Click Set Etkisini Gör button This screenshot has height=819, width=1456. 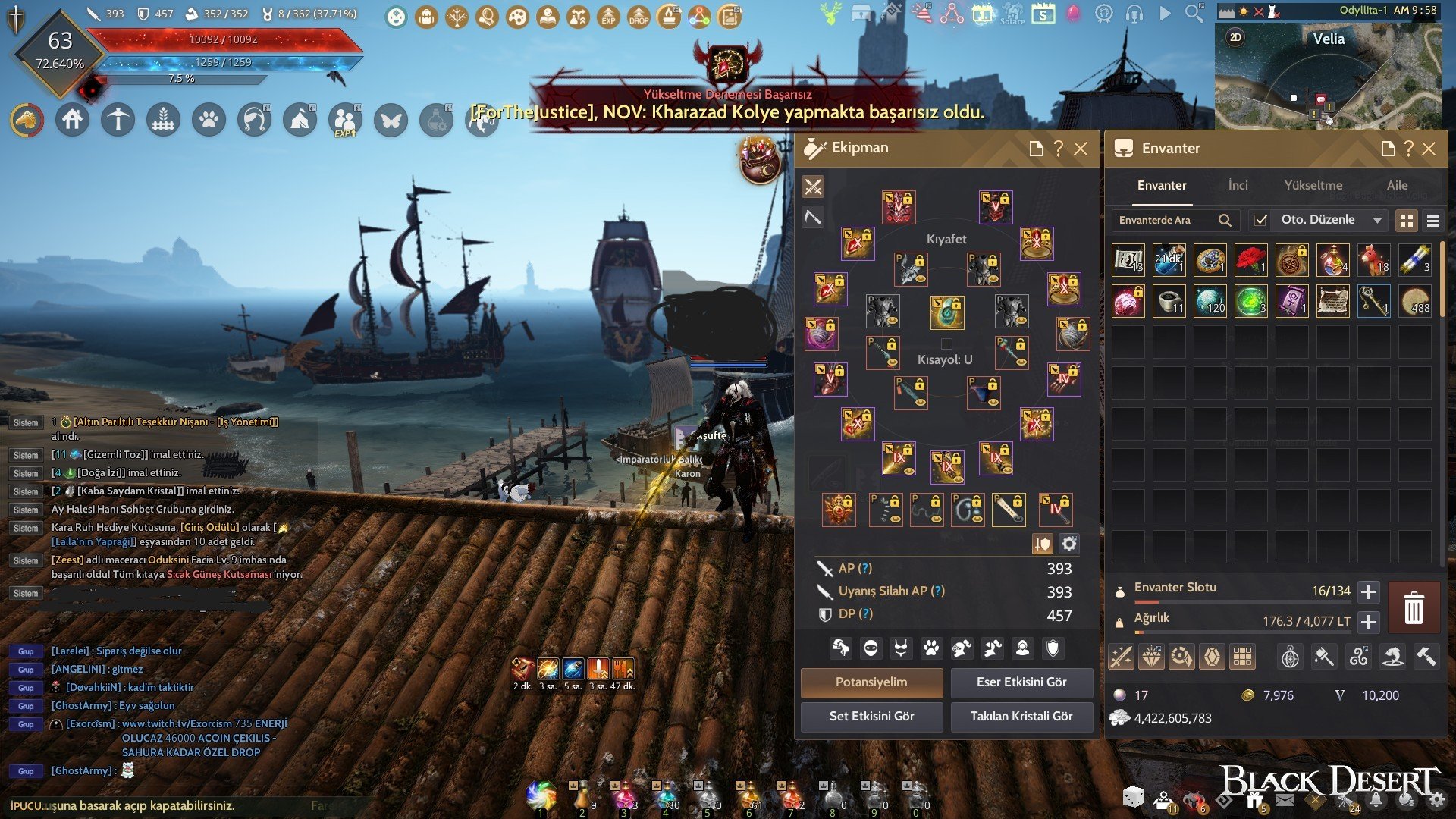click(x=871, y=716)
